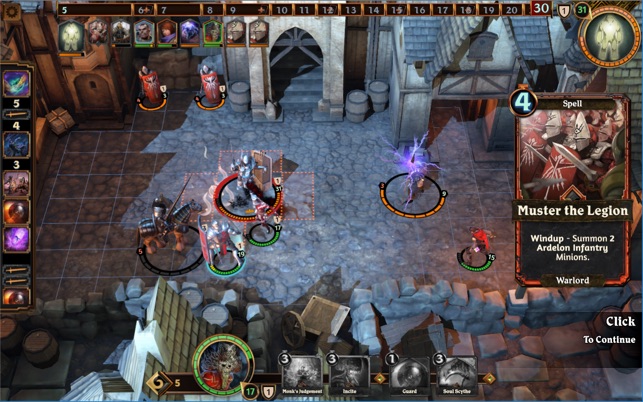
Task: Select the glowing armor portrait in turn order
Action: tap(71, 36)
